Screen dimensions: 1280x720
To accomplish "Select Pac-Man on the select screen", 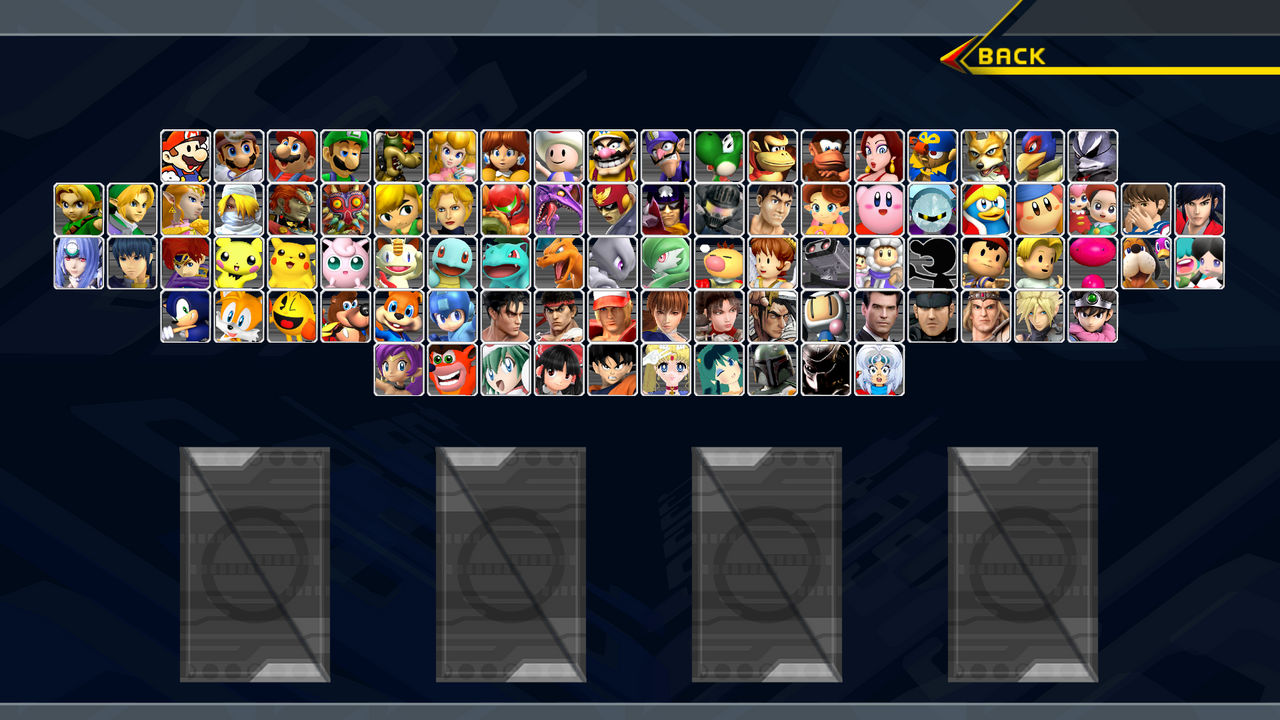I will click(288, 317).
